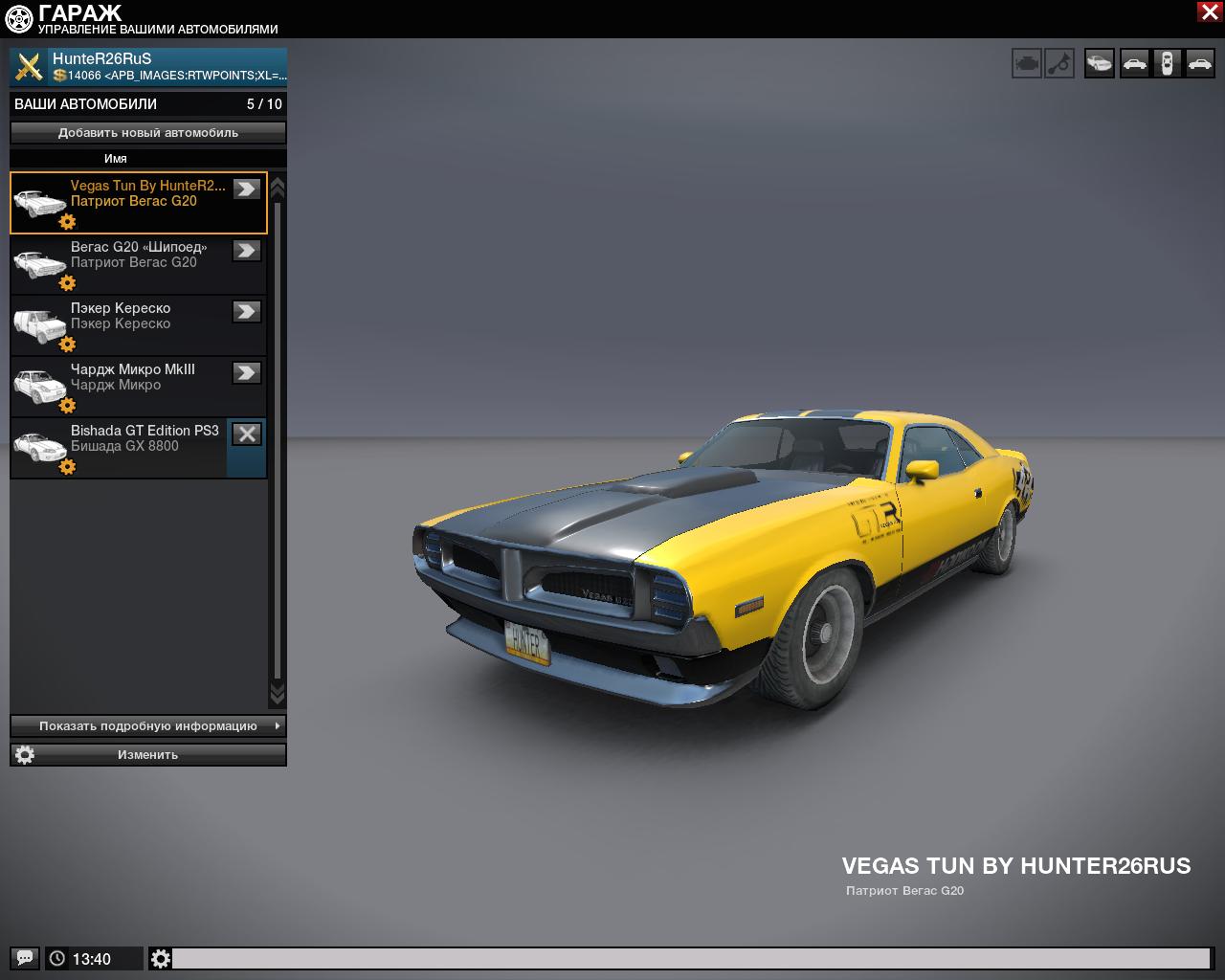
Task: Close the garage window with red X
Action: pos(1209,11)
